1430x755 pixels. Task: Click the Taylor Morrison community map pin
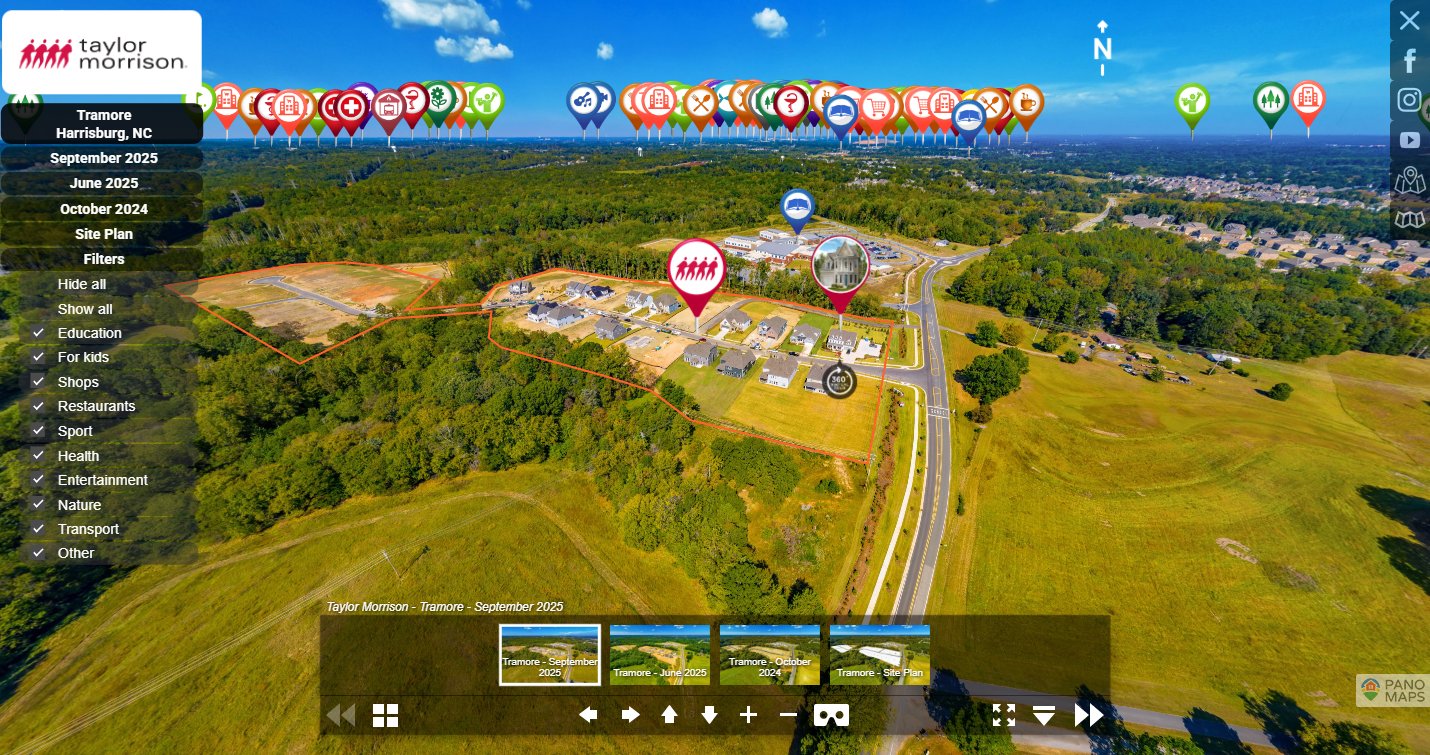[696, 272]
